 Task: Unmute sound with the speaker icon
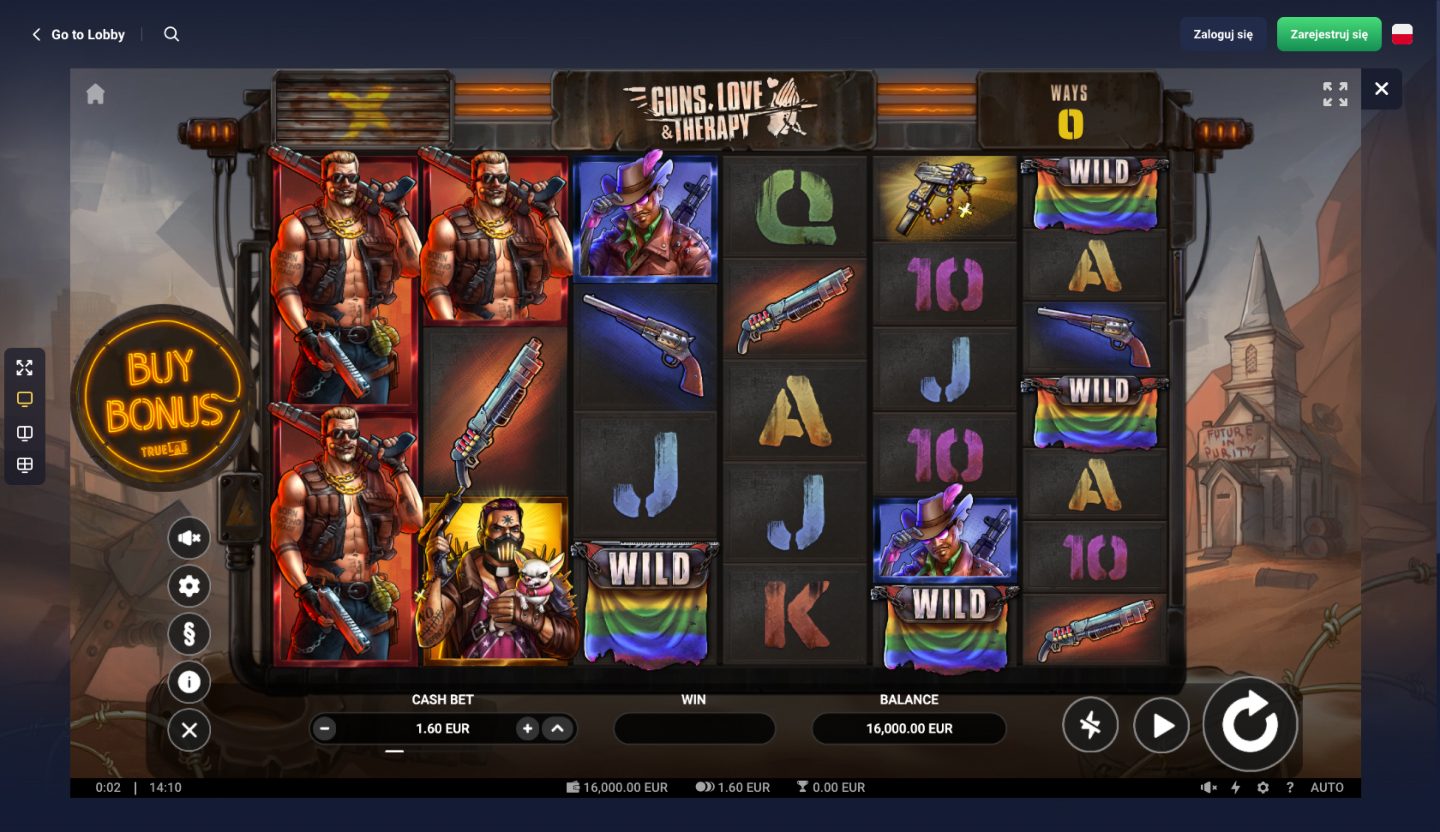(x=189, y=538)
